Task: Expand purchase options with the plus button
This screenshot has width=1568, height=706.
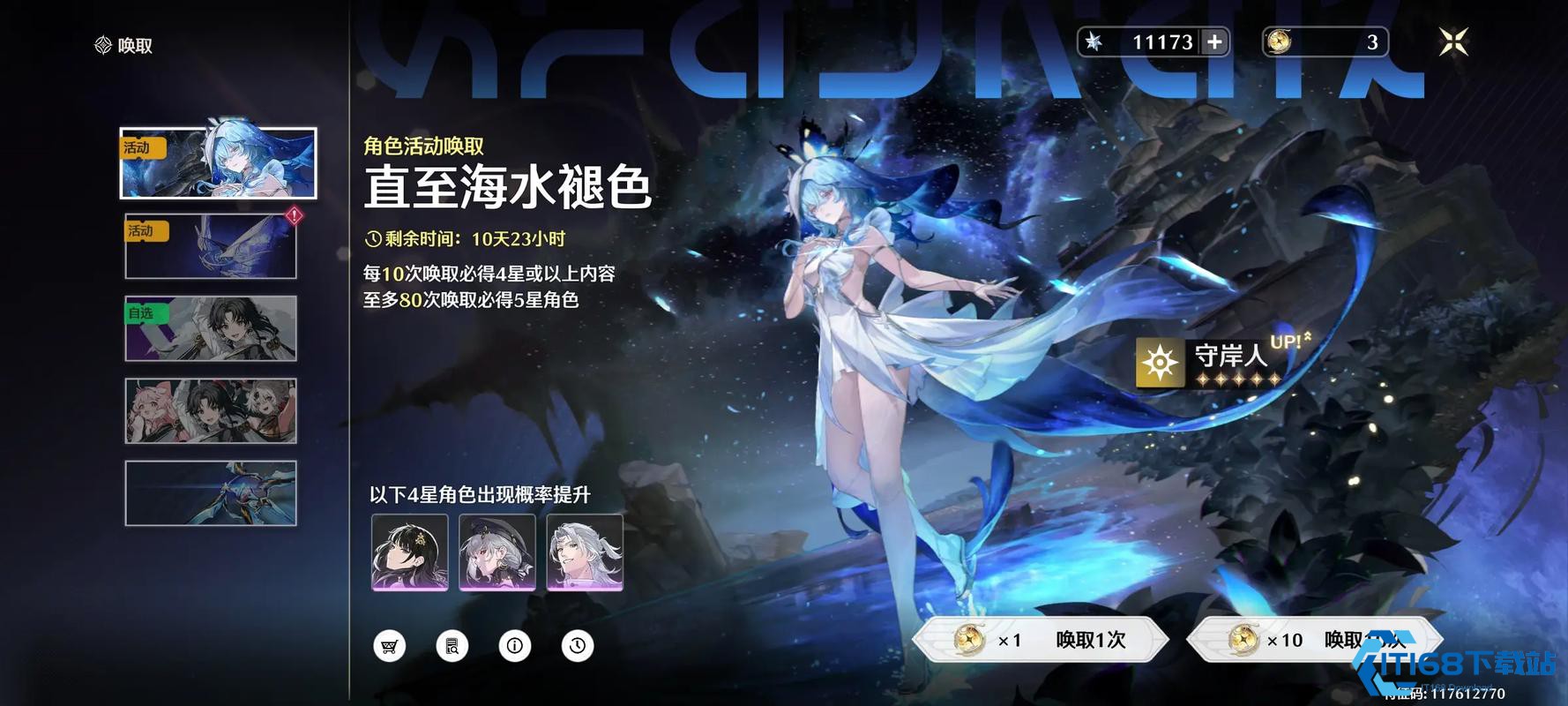Action: pyautogui.click(x=1215, y=41)
